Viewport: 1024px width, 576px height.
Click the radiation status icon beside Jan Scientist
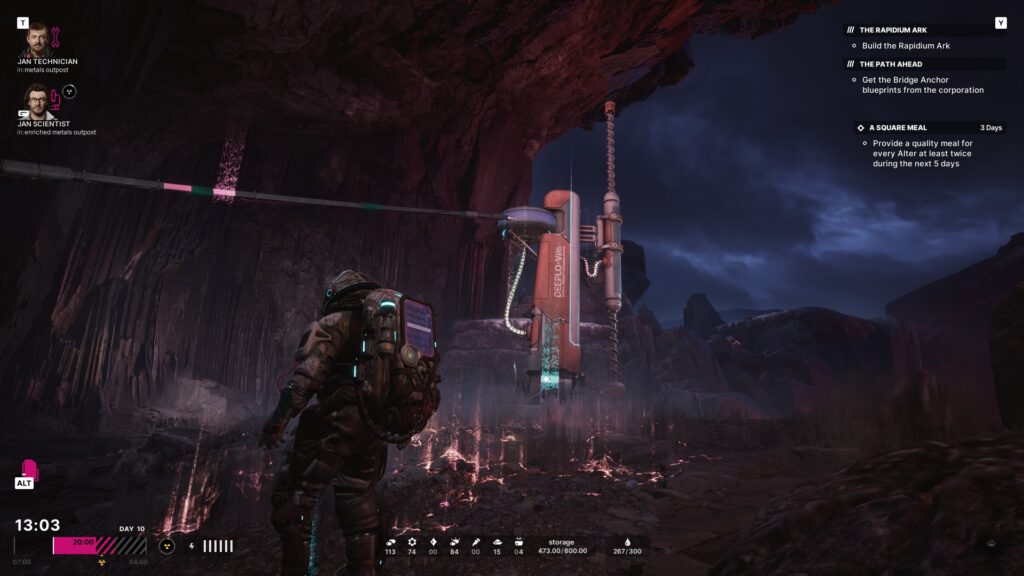coord(69,91)
